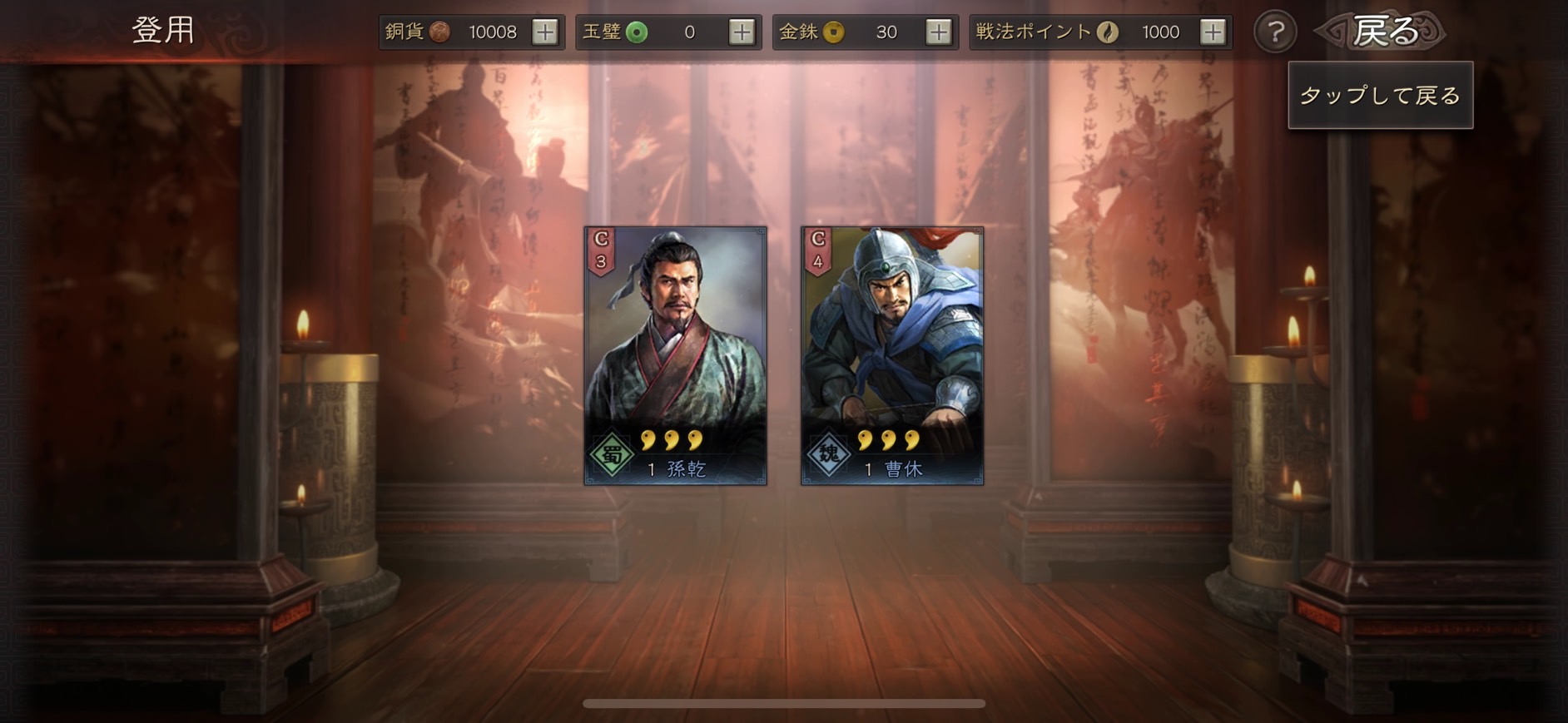Select the 曹休 general card
The height and width of the screenshot is (723, 1568).
892,355
